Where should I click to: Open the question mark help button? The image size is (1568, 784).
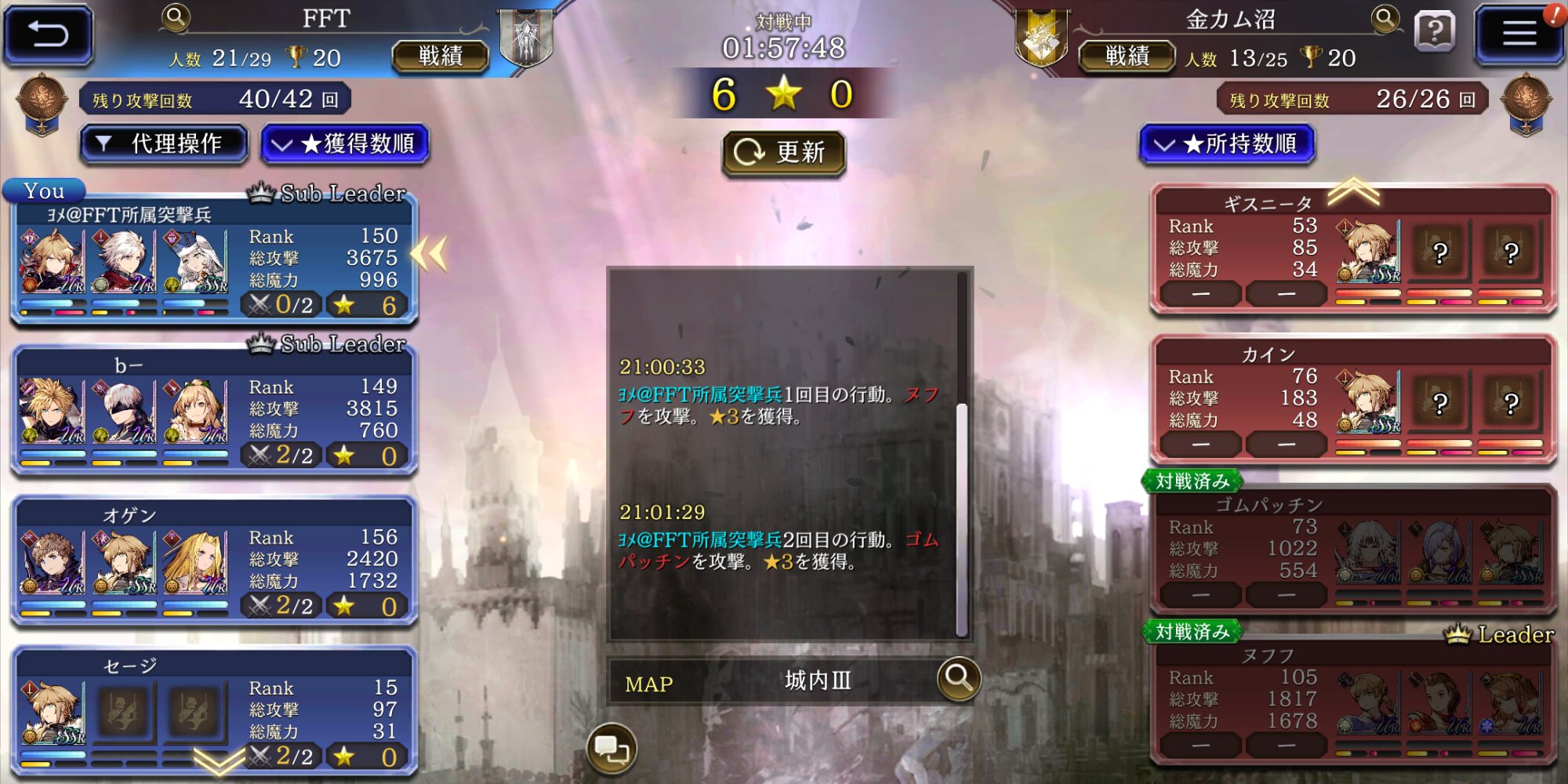[1435, 33]
